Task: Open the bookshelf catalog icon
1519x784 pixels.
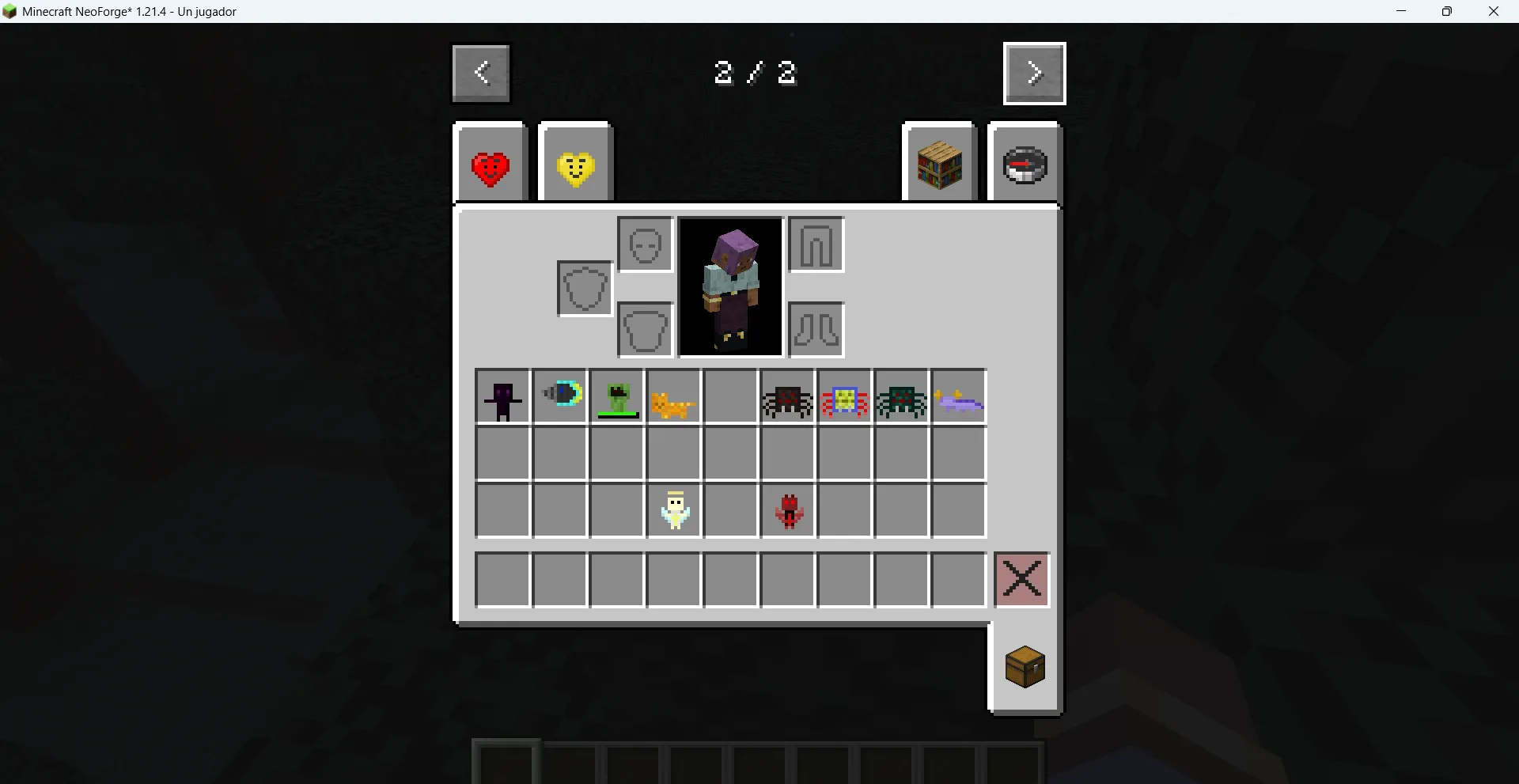Action: point(940,162)
